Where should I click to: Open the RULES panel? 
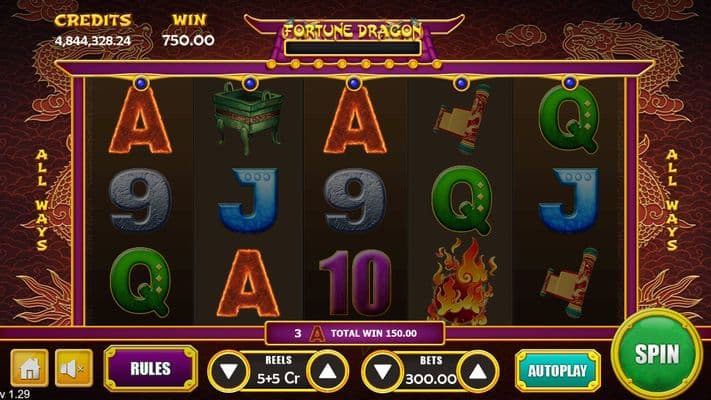(149, 368)
